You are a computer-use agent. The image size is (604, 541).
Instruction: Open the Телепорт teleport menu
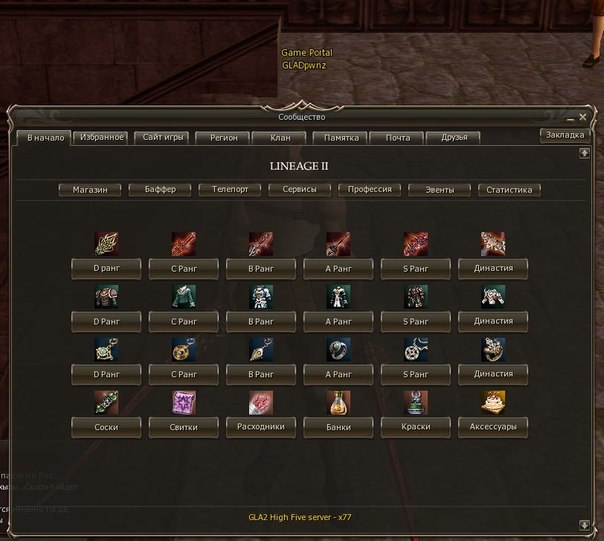230,189
